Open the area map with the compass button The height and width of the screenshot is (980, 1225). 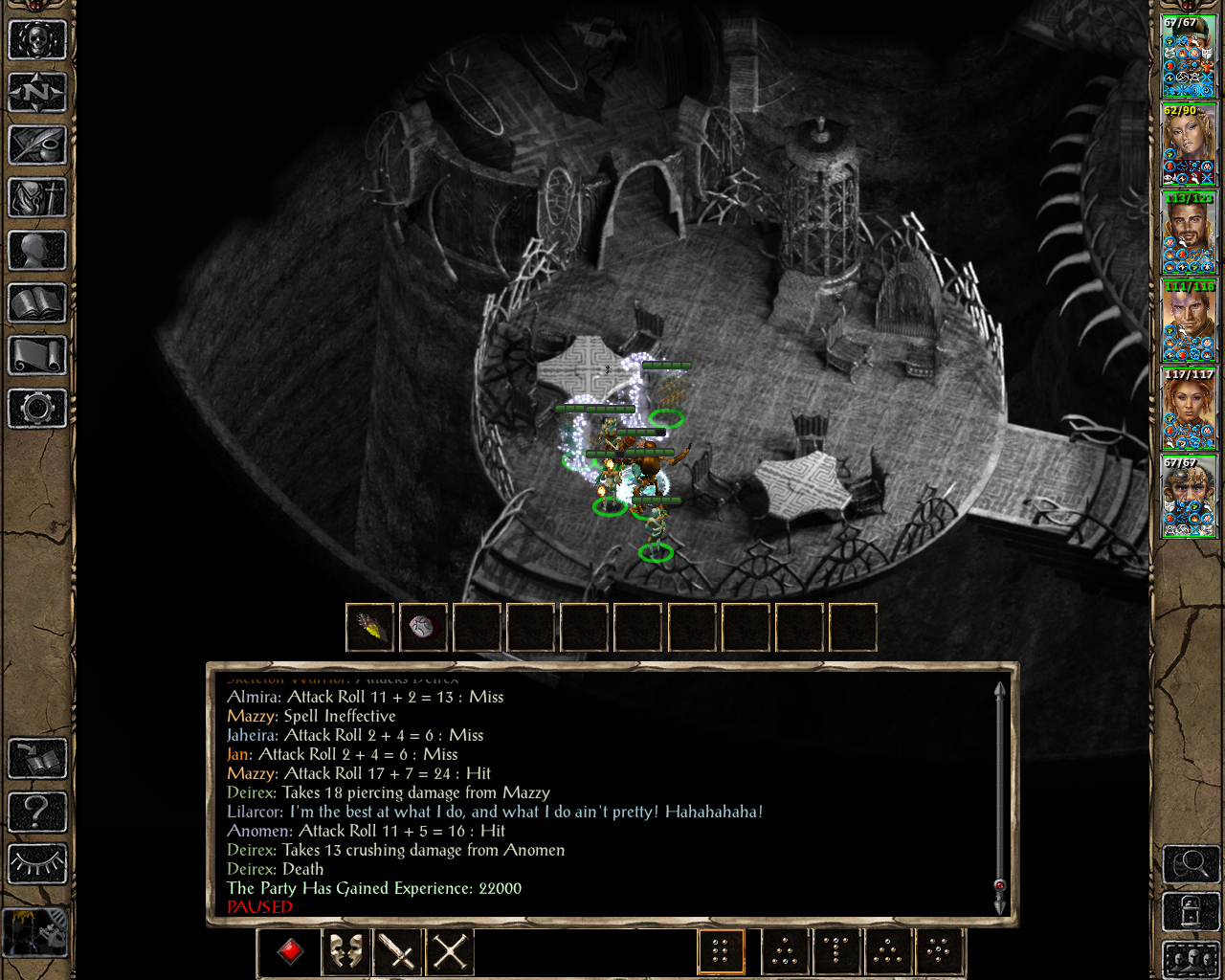pyautogui.click(x=36, y=93)
